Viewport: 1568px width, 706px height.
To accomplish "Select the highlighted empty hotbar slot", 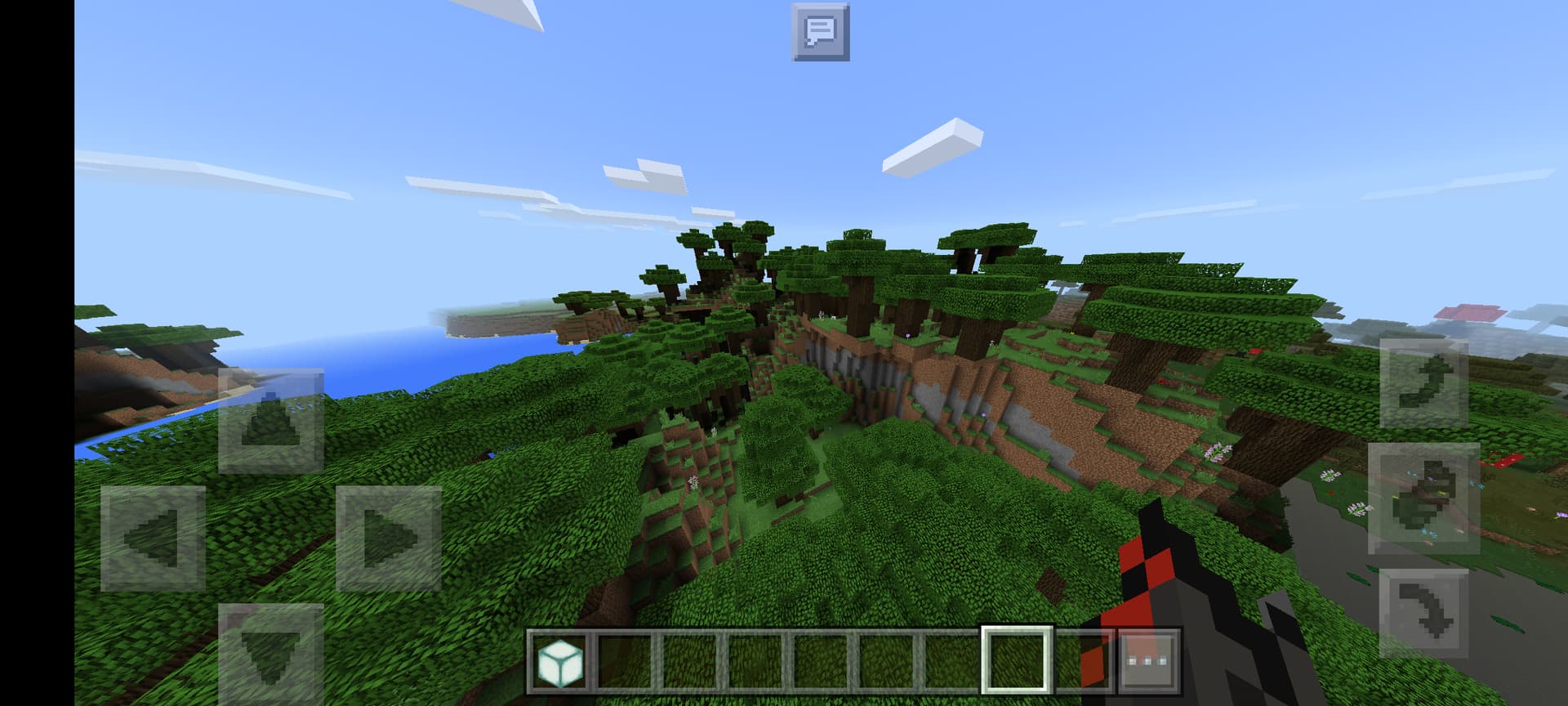I will (x=1017, y=660).
